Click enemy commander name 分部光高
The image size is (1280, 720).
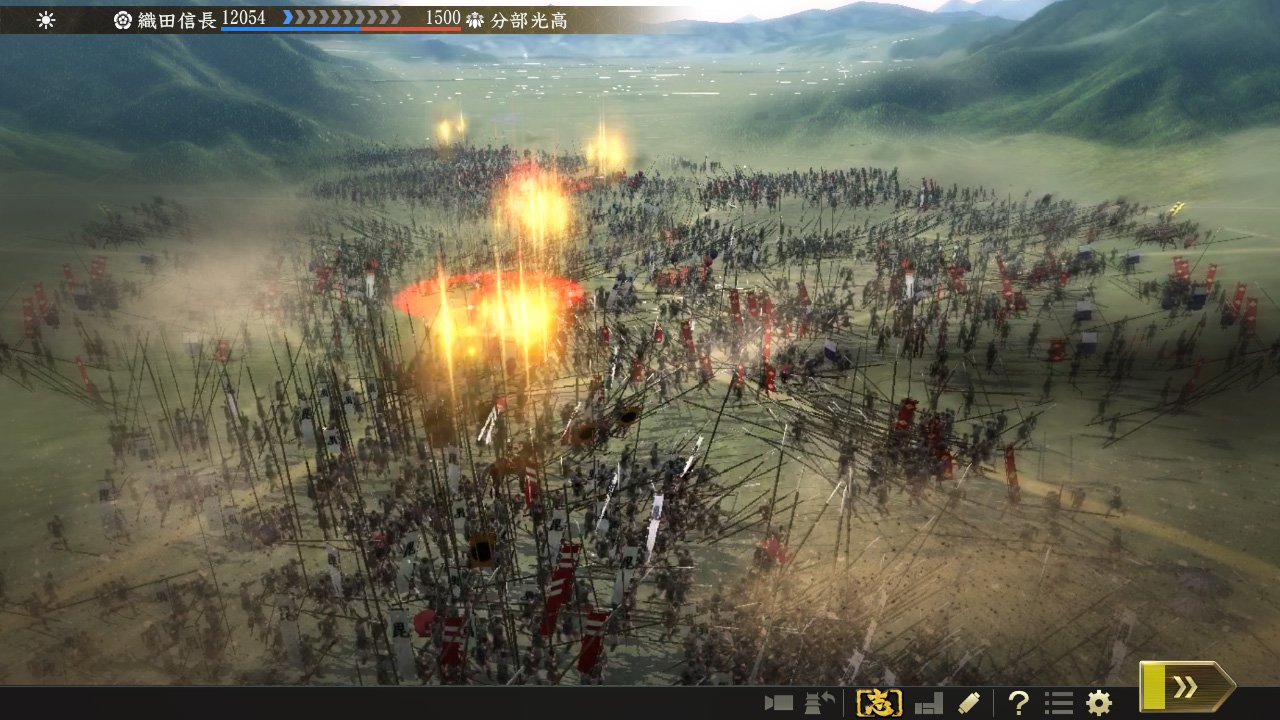[x=528, y=17]
